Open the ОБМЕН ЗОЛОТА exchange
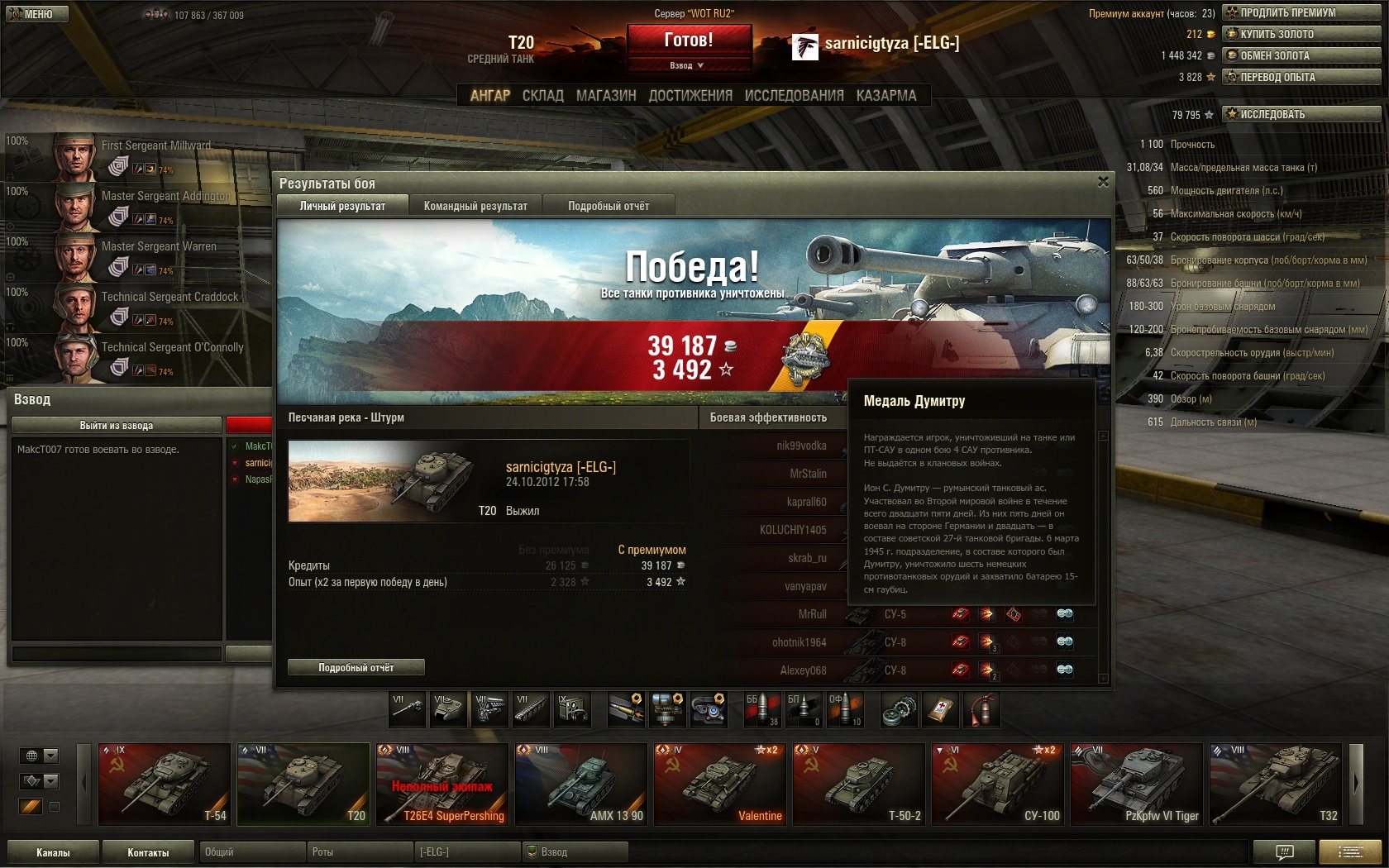Viewport: 1389px width, 868px height. tap(1301, 55)
